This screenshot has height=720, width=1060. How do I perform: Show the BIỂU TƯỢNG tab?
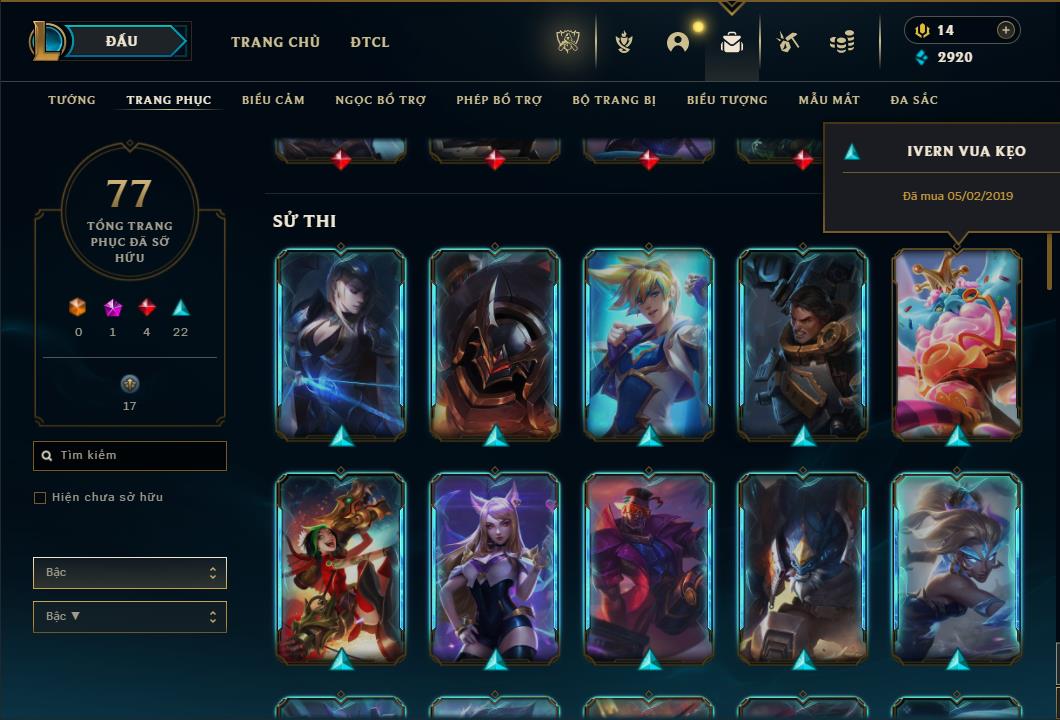[727, 100]
